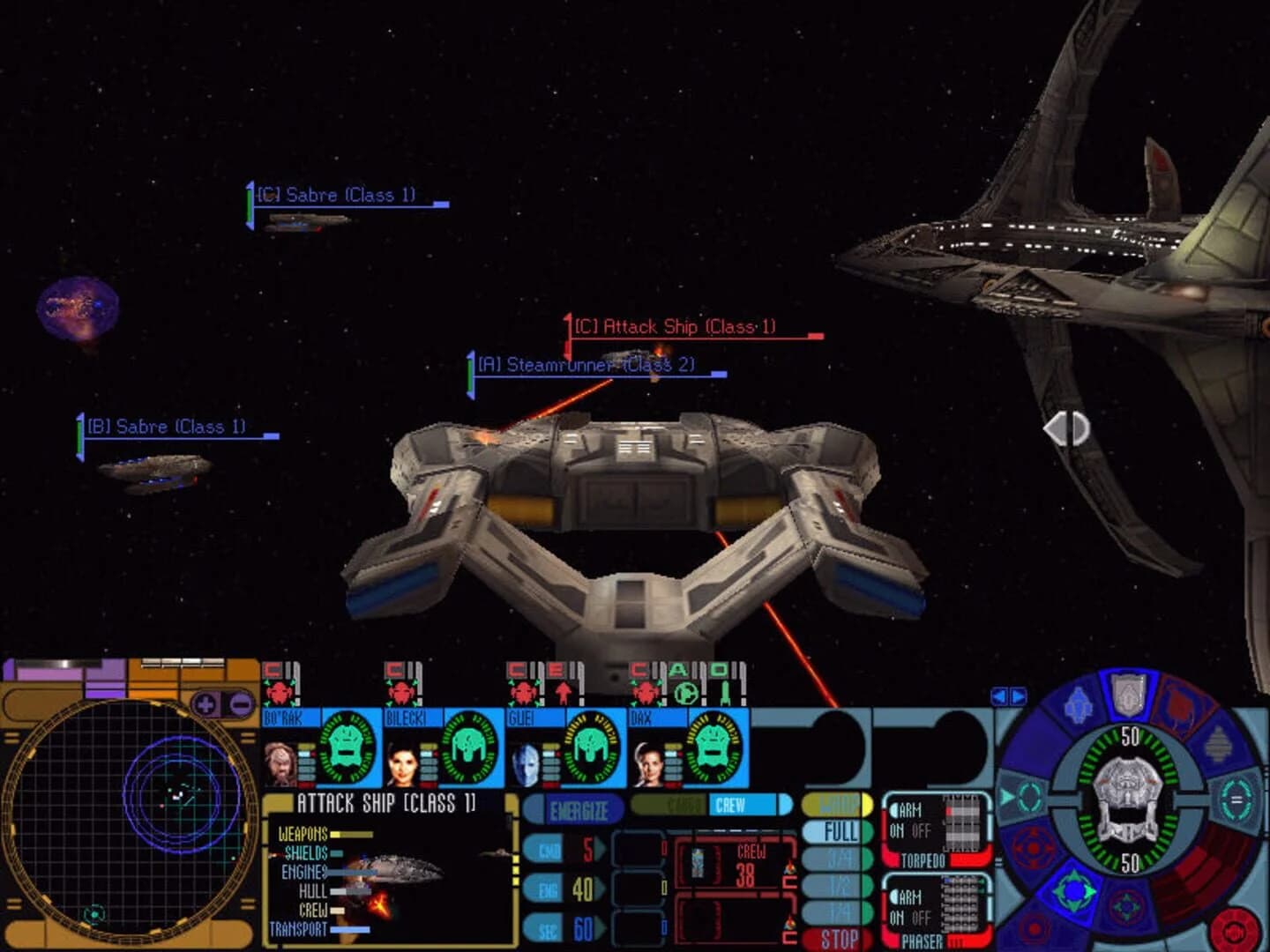Click the ship silhouette in the damage readout ring
Viewport: 1270px width, 952px height.
[1126, 796]
